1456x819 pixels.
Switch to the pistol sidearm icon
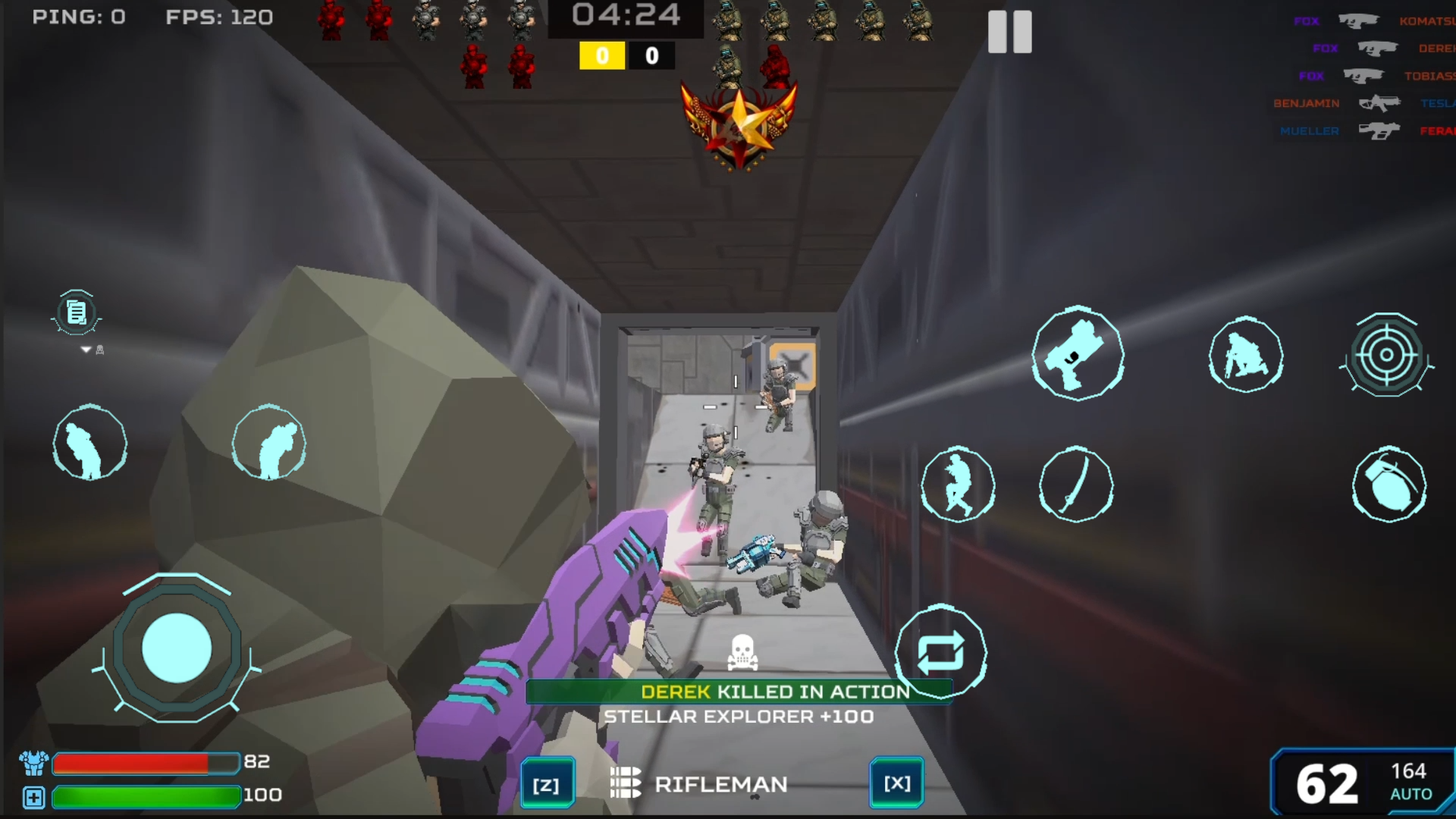click(1078, 356)
